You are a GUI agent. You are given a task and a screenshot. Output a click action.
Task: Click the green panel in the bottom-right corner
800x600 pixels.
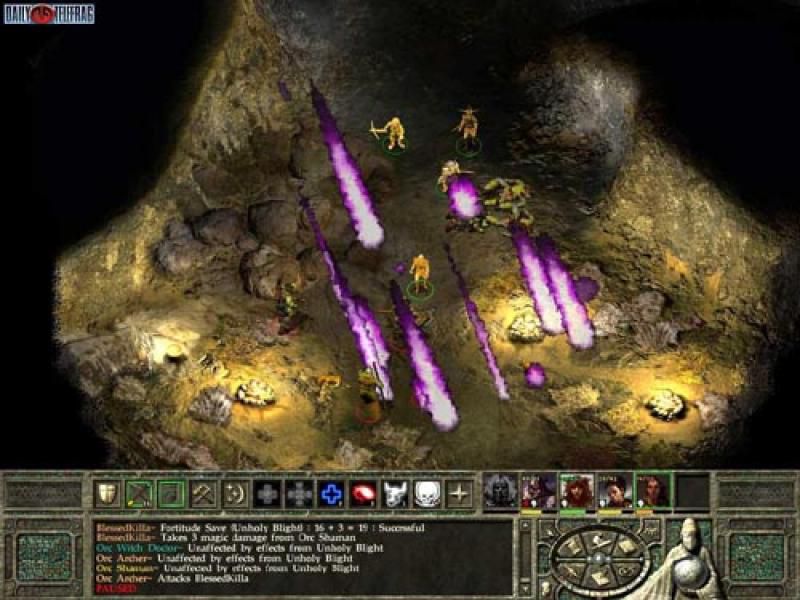click(755, 555)
